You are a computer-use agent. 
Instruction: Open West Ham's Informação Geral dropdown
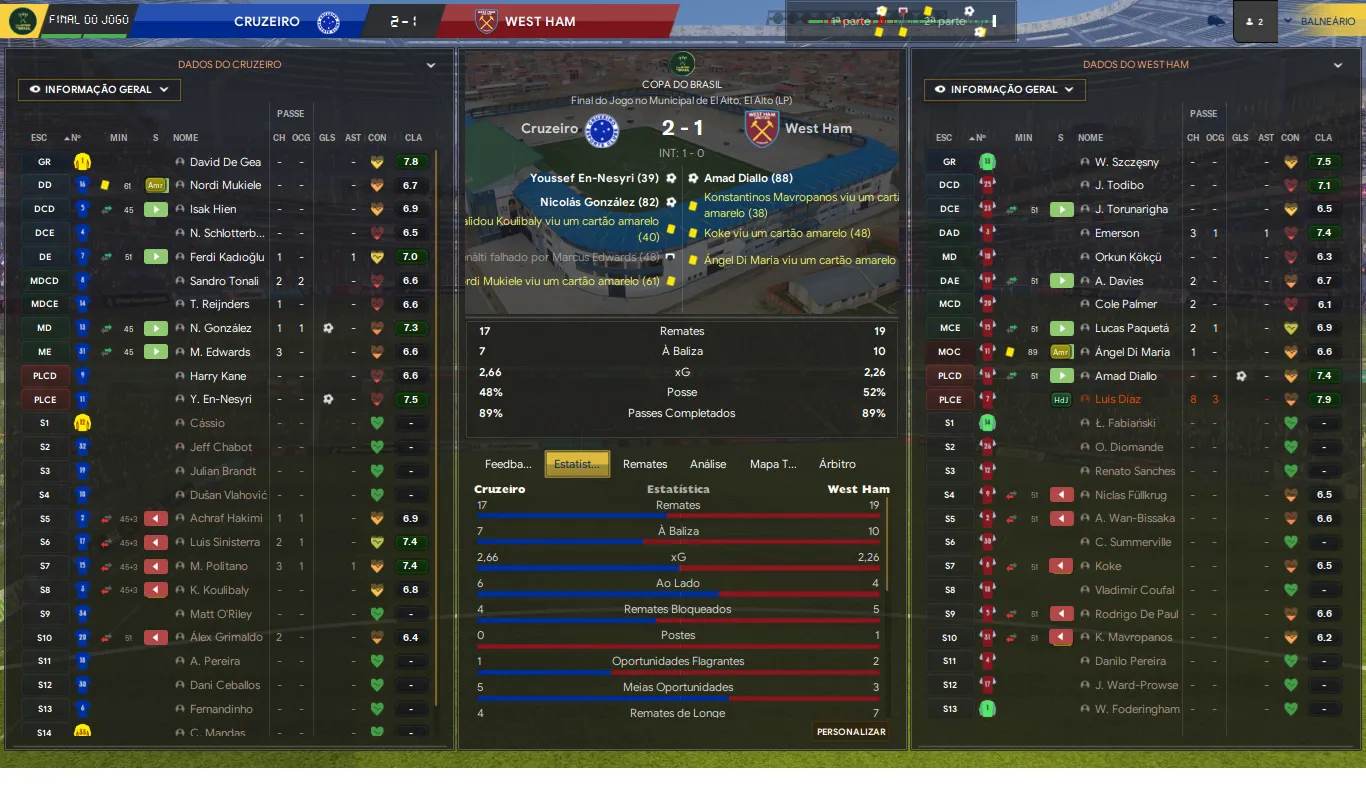pos(1005,90)
